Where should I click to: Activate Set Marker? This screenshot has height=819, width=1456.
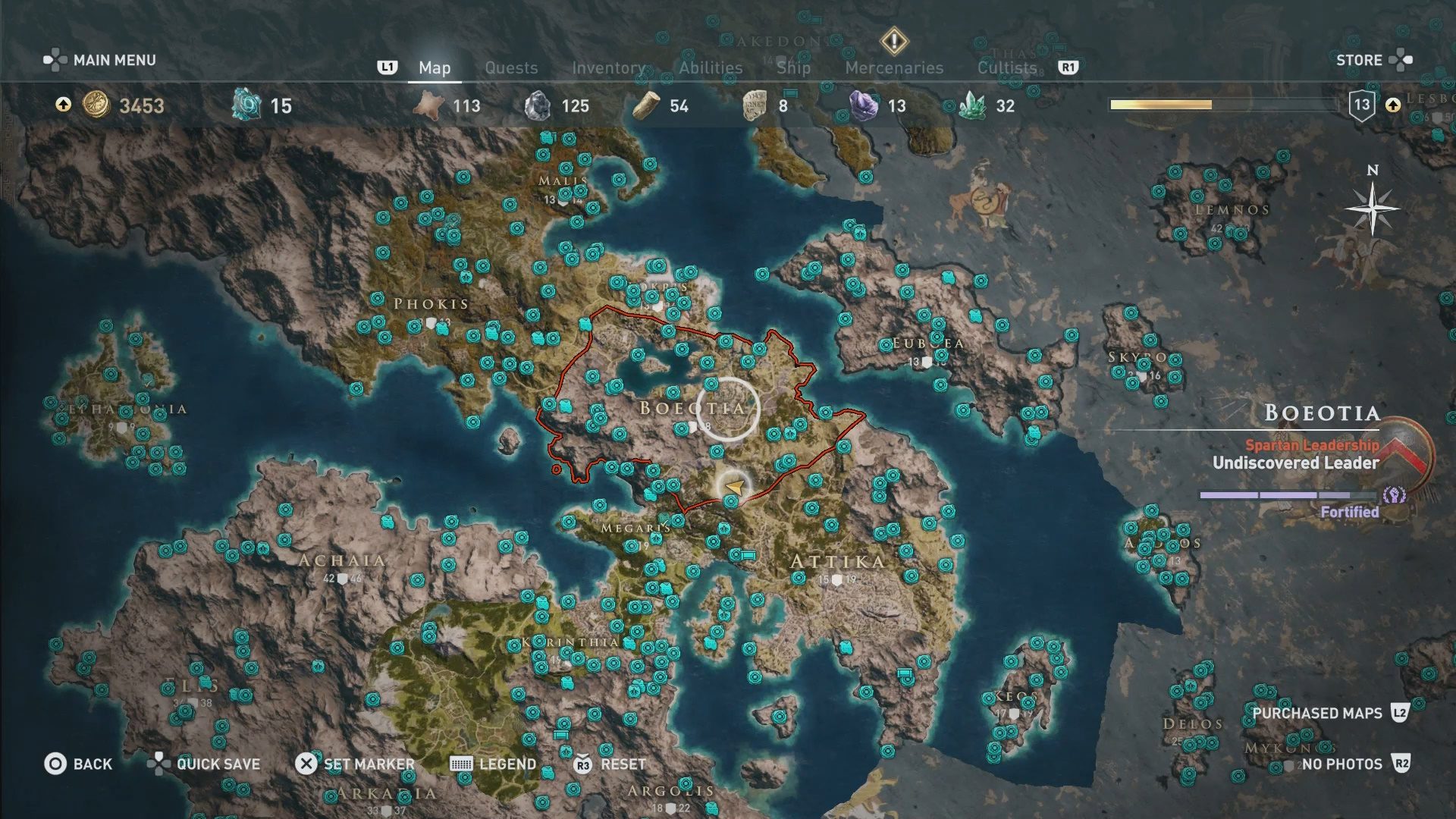[x=355, y=764]
